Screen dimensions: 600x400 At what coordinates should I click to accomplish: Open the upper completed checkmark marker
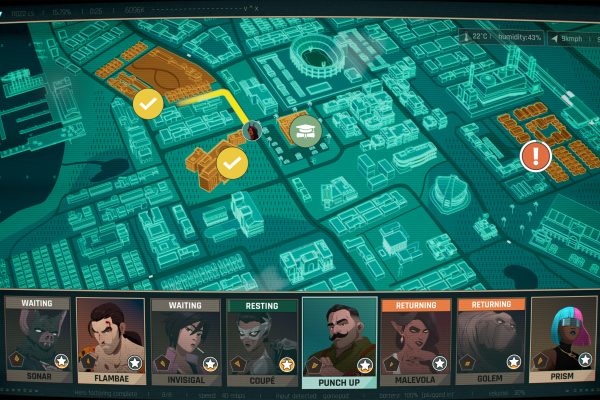click(x=149, y=102)
